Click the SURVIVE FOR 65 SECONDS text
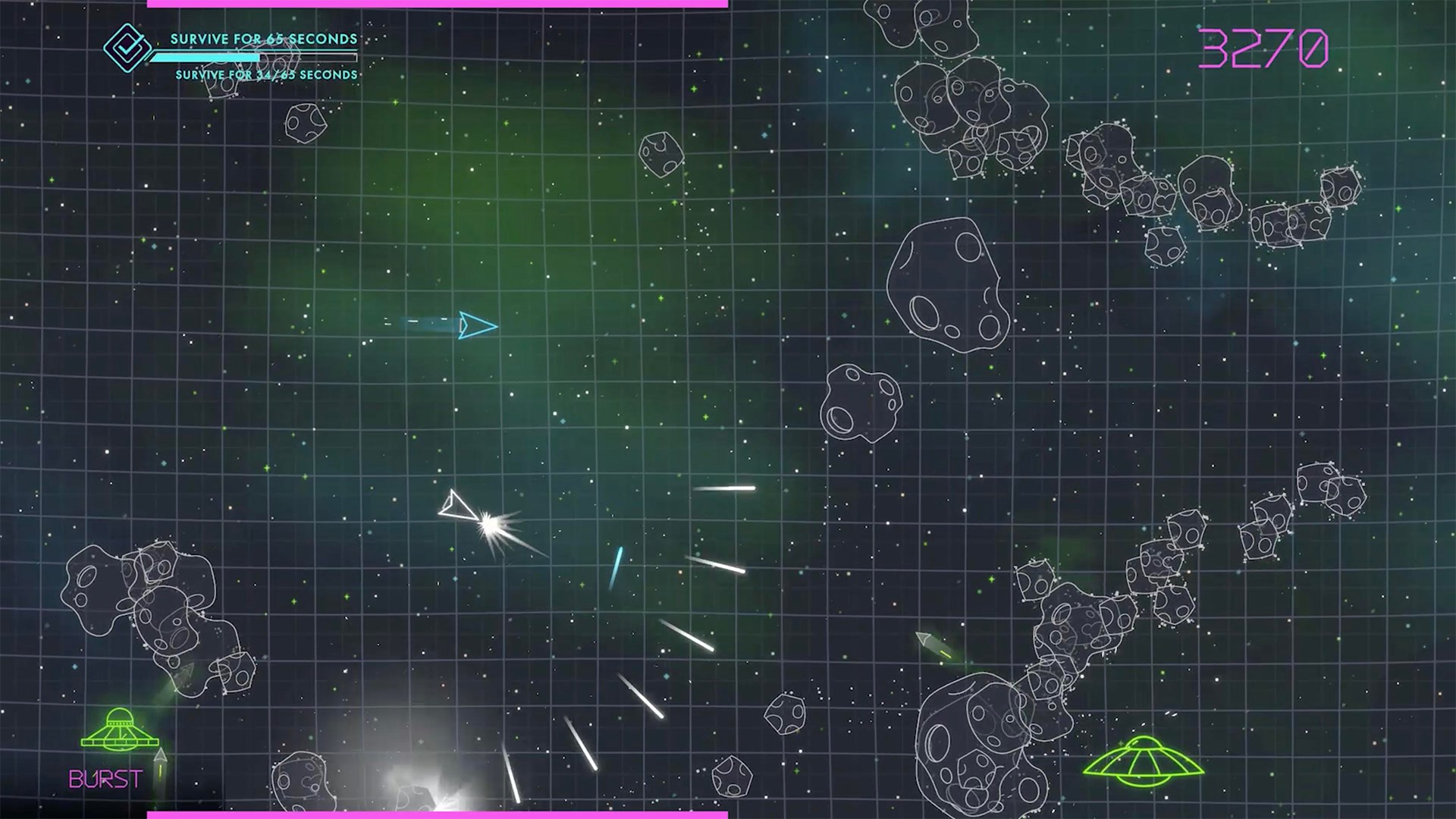 [264, 36]
